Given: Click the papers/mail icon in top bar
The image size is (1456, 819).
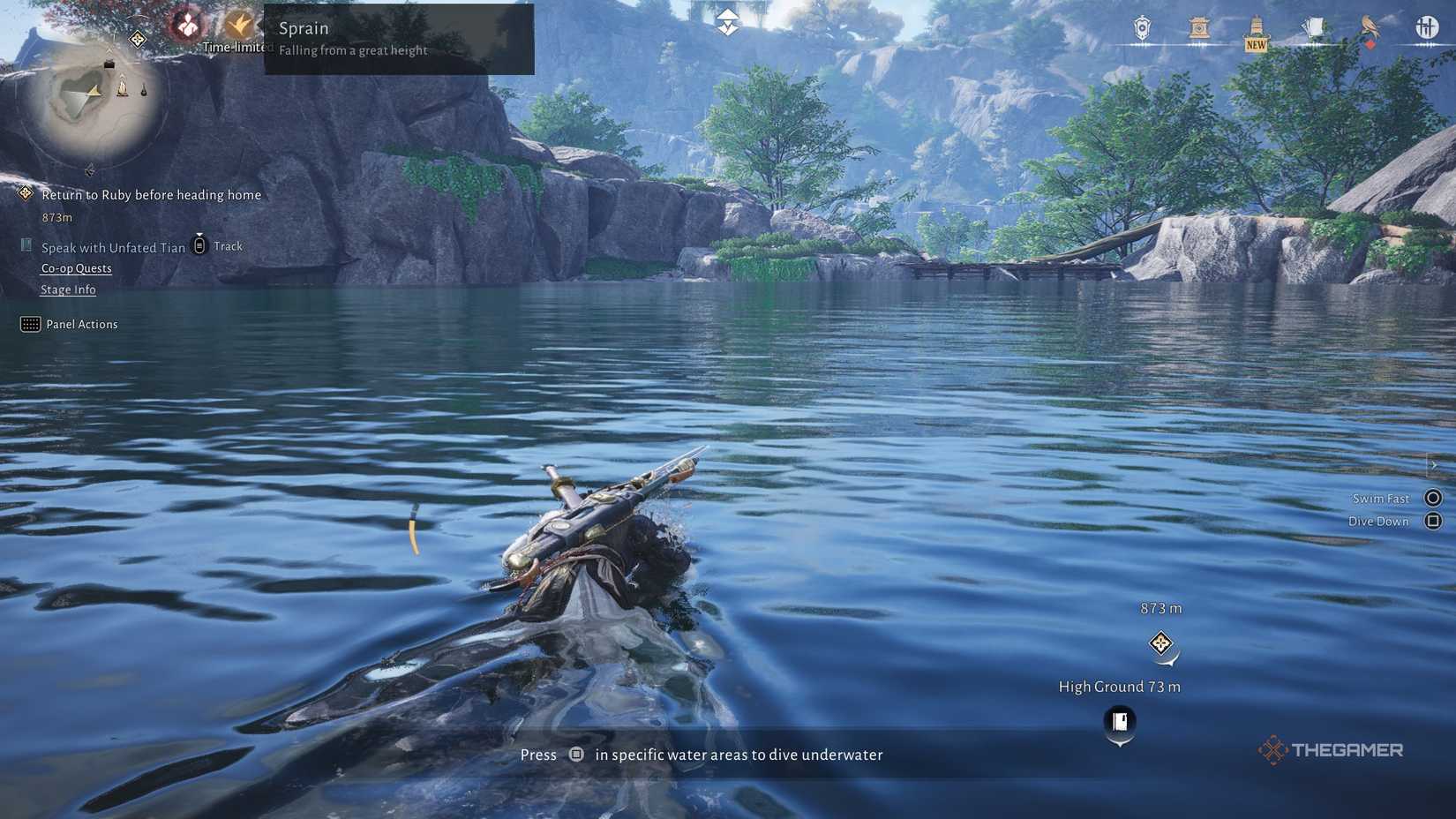Looking at the screenshot, I should (x=1314, y=26).
